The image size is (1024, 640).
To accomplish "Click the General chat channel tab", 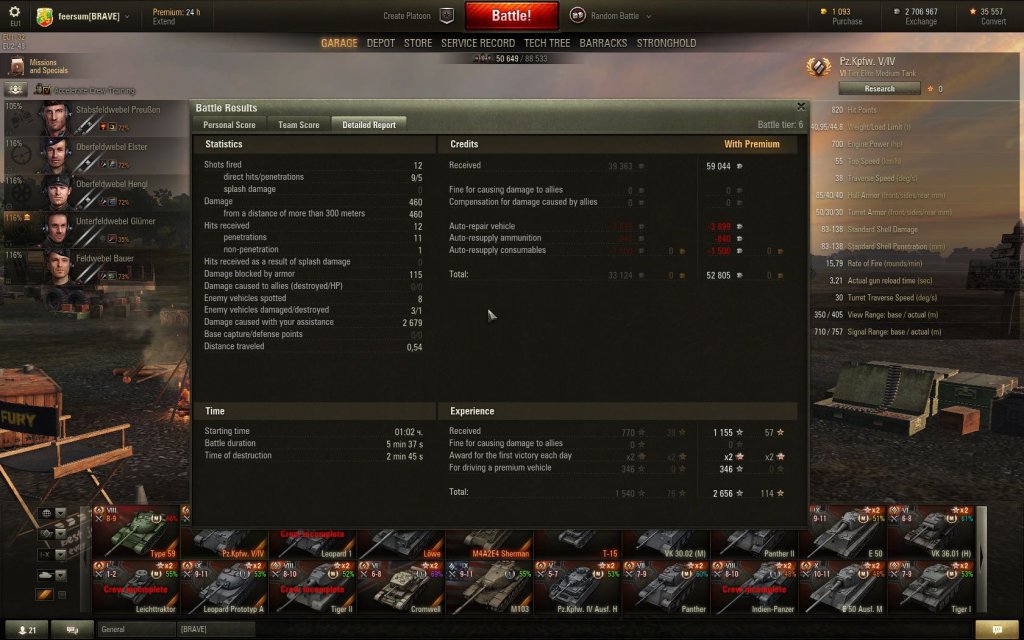I will coord(135,629).
